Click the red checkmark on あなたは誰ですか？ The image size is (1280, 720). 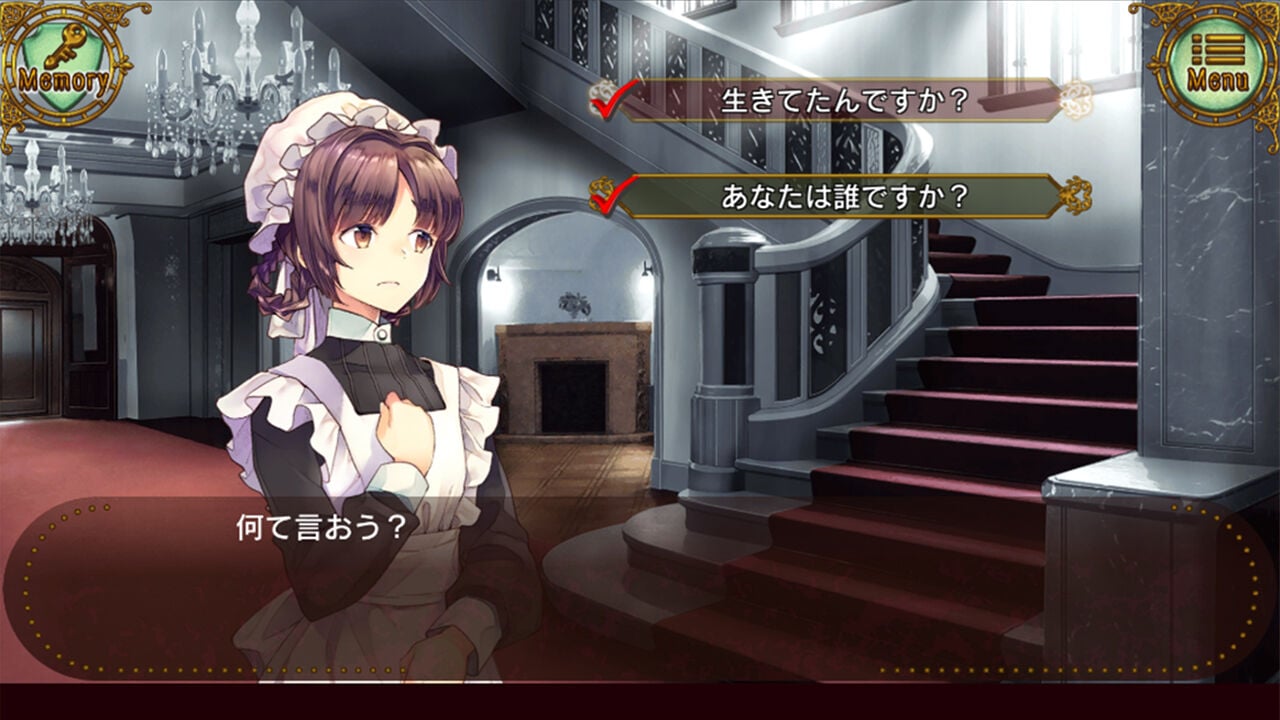(607, 196)
